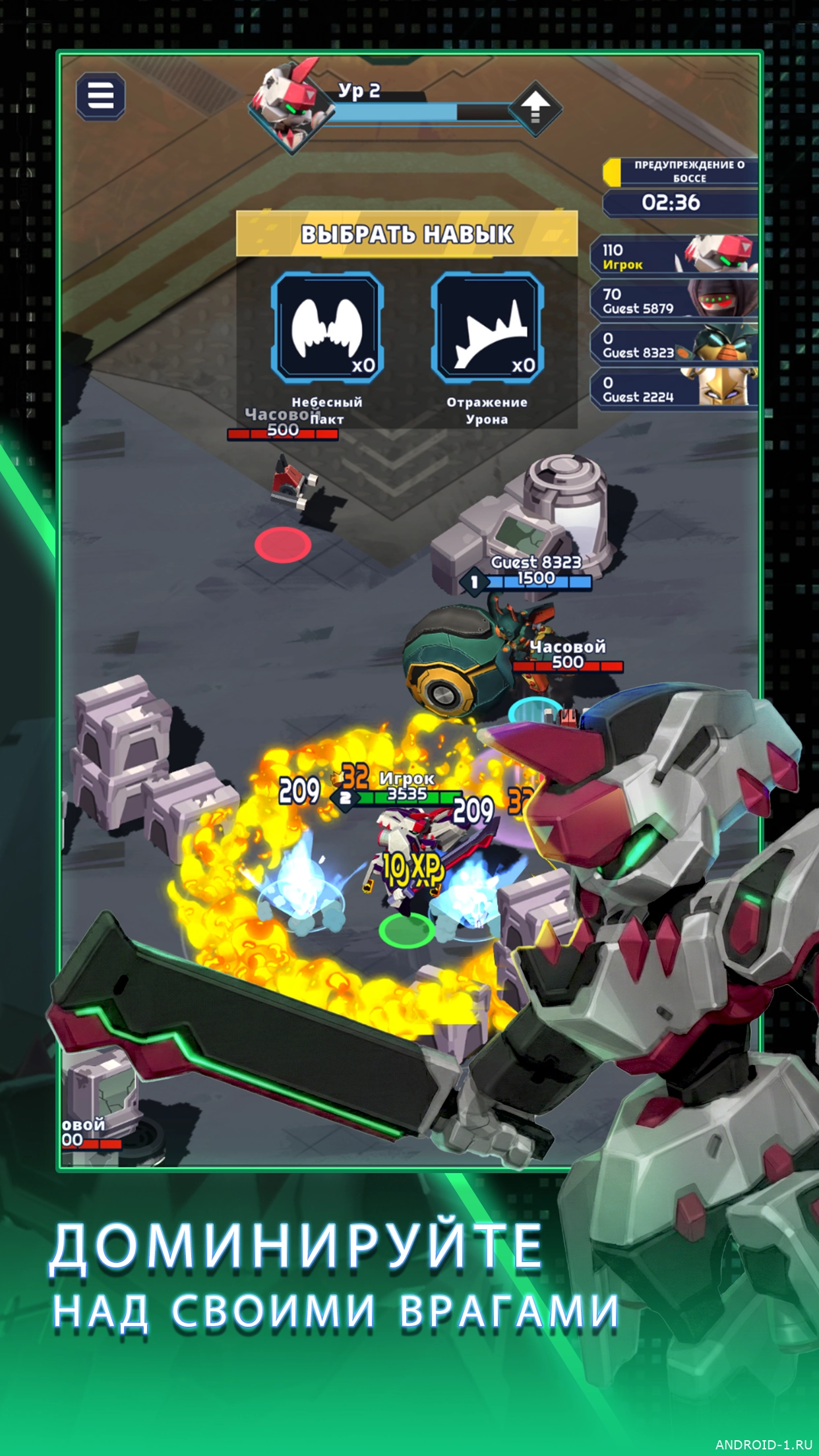819x1456 pixels.
Task: Tap the level-up arrow icon
Action: [x=535, y=107]
